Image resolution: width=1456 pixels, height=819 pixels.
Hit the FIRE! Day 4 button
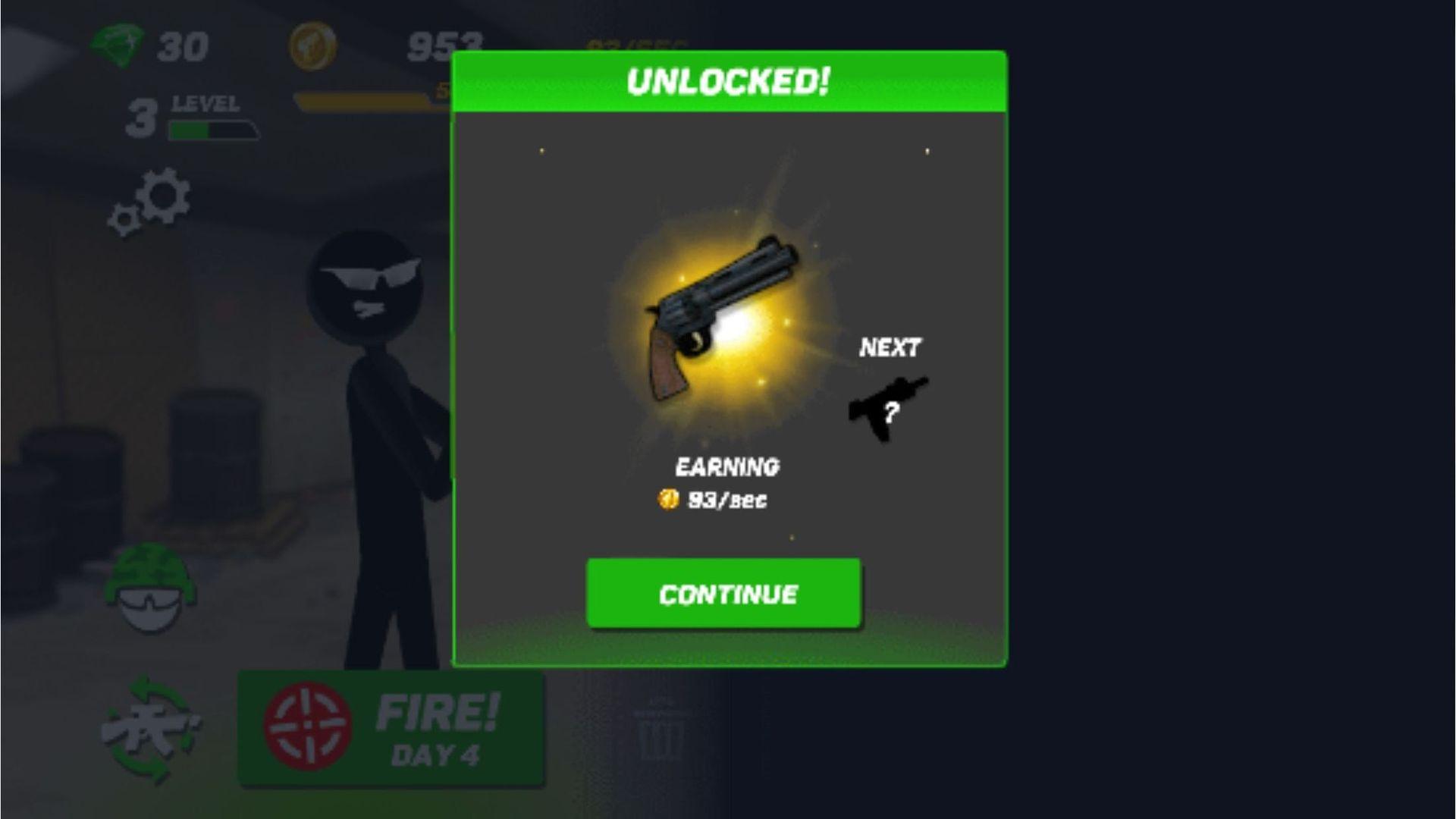(391, 728)
